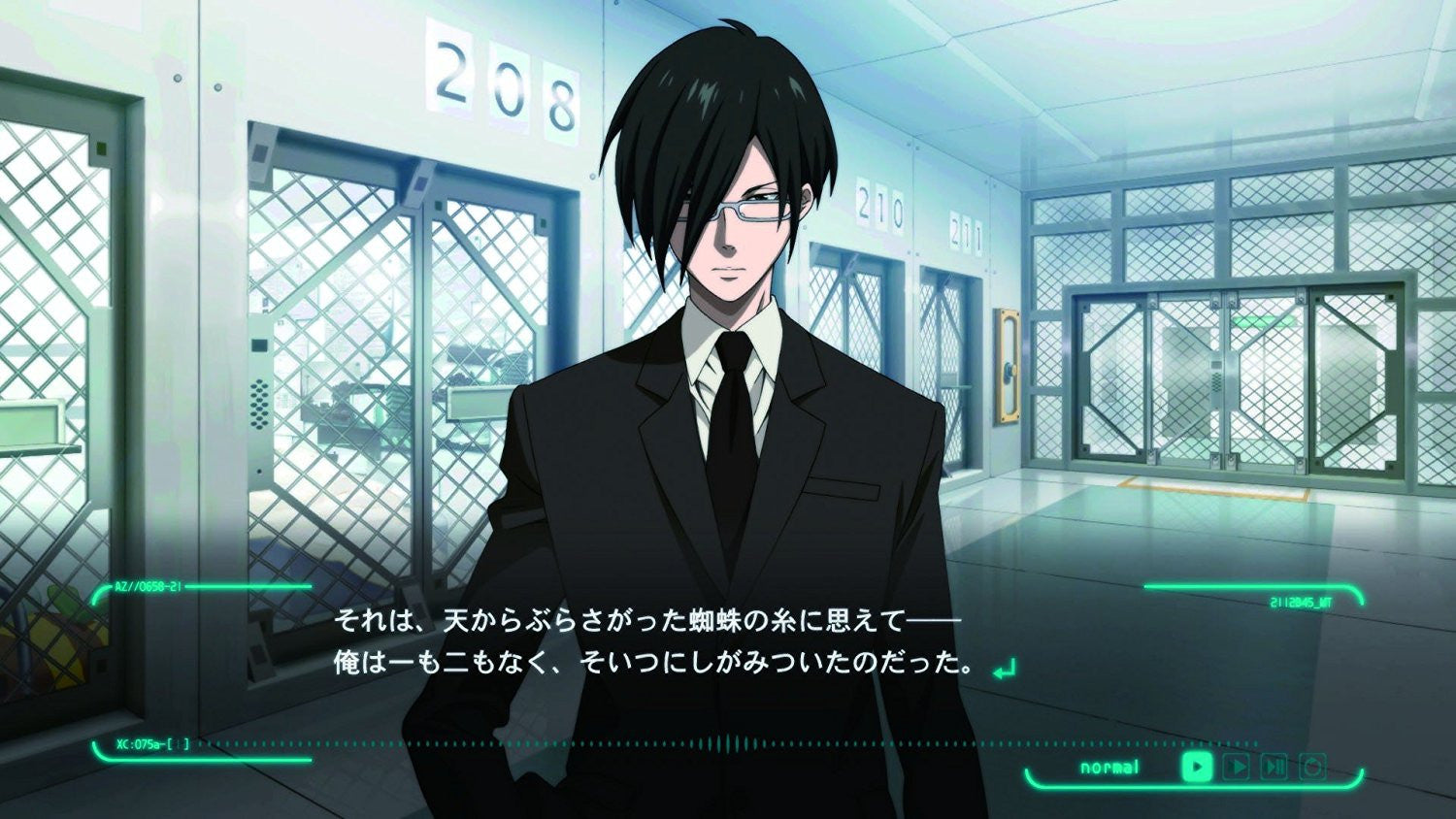Select the XC:075a channel indicator
This screenshot has width=1456, height=819.
pyautogui.click(x=140, y=743)
